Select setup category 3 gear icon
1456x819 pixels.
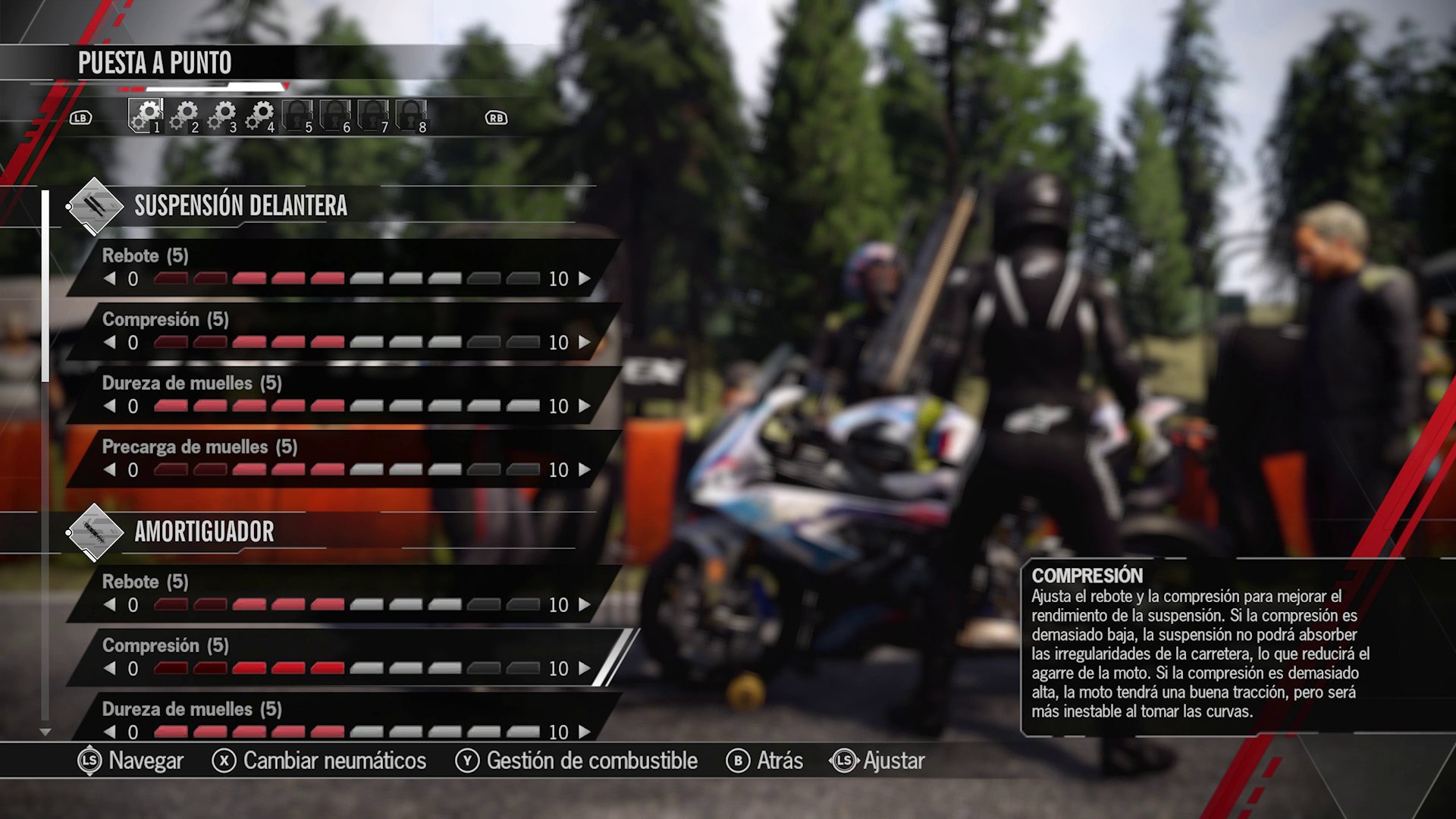click(x=222, y=115)
